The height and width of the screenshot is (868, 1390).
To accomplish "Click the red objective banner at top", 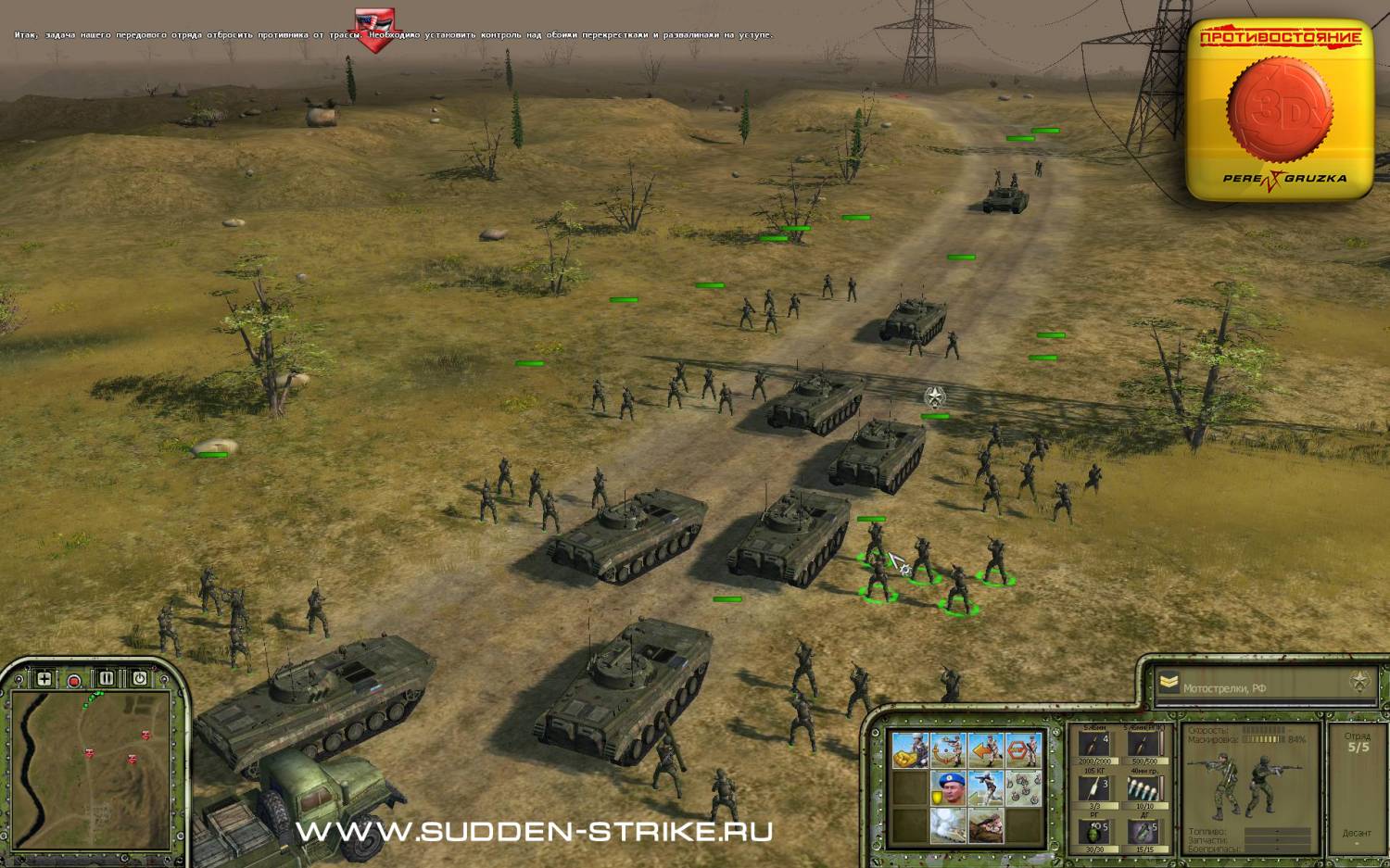I will point(375,30).
